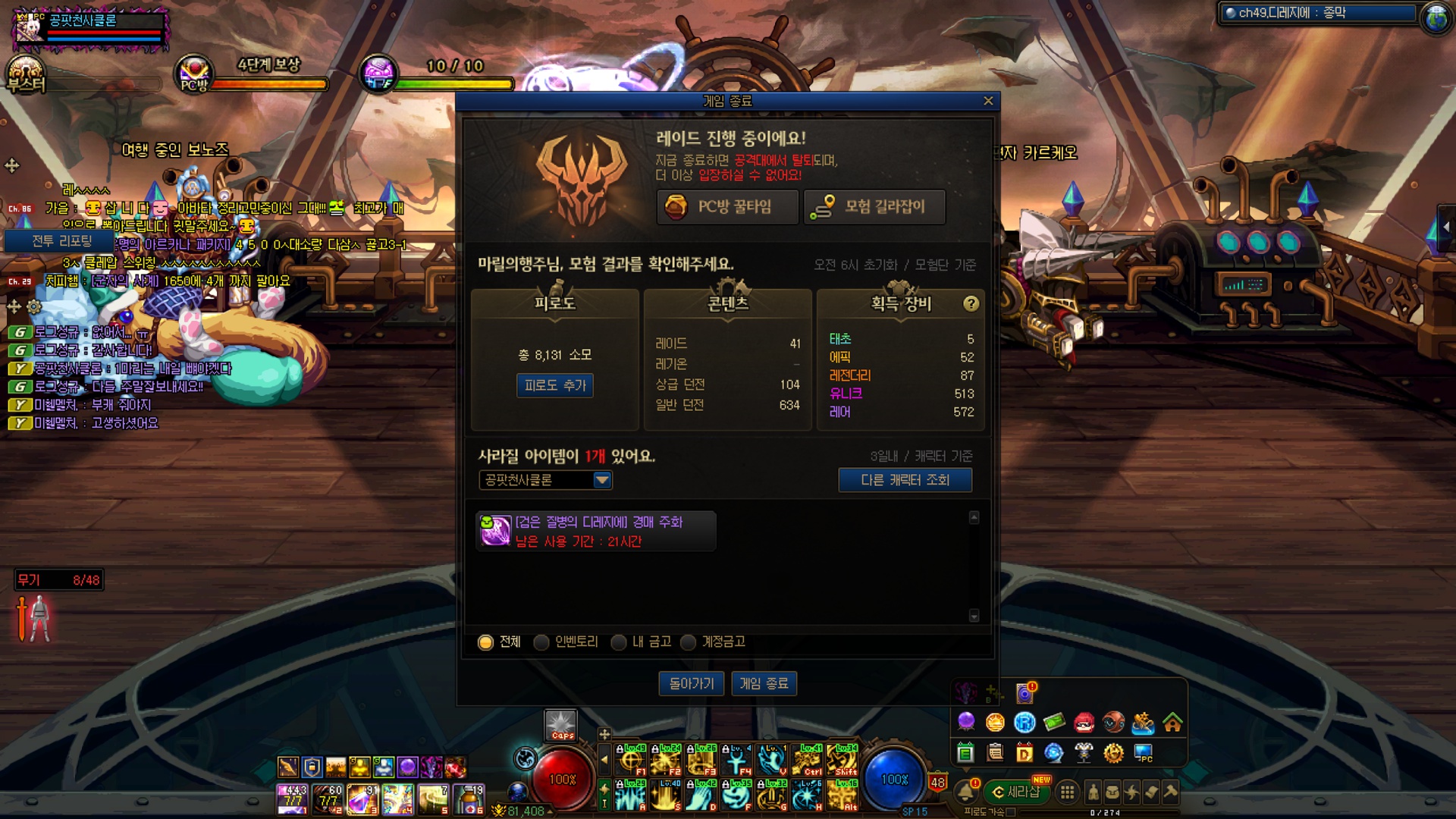Select the 전체 filter radio button

(x=485, y=642)
